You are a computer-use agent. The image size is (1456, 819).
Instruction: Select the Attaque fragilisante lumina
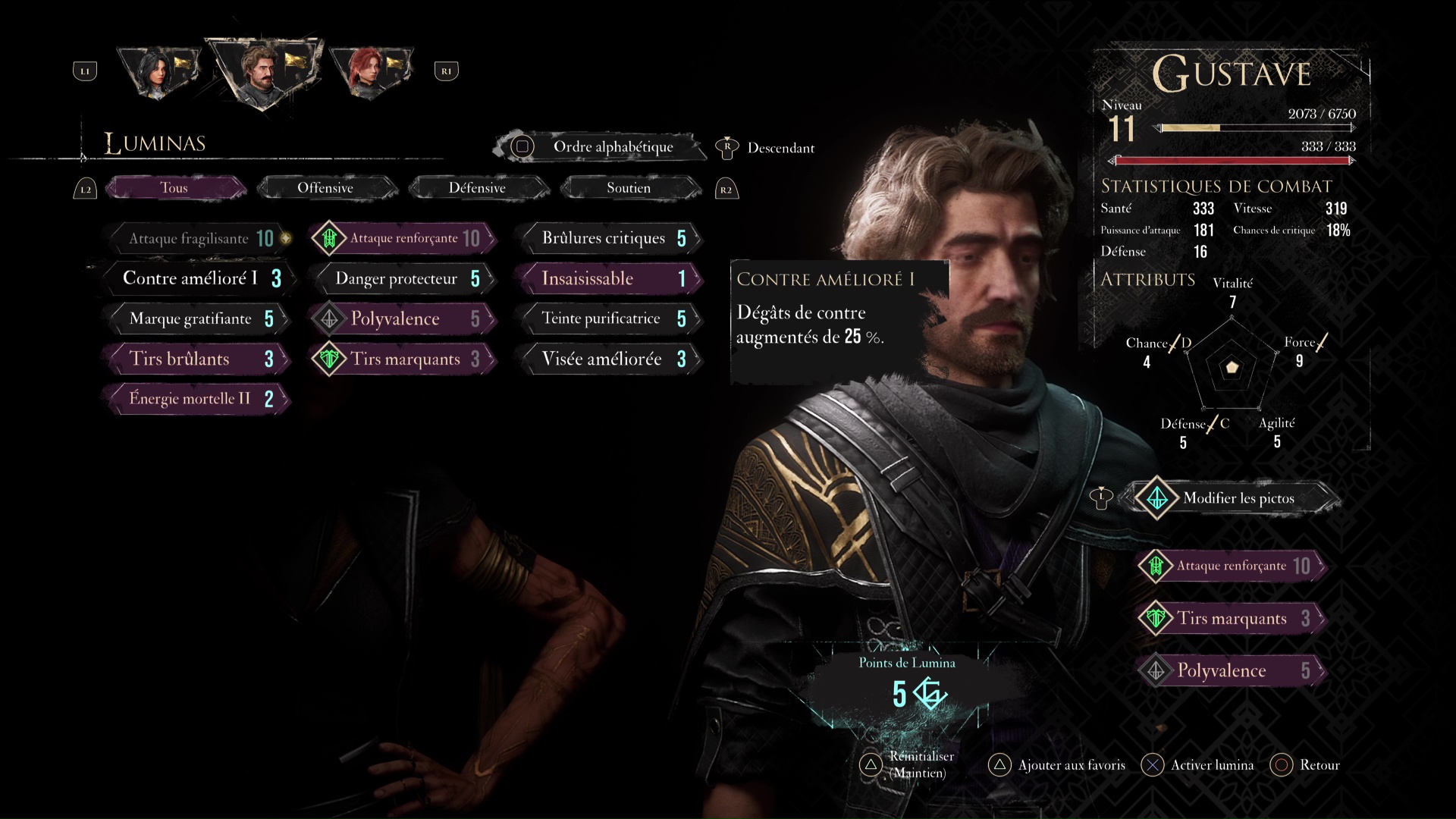click(199, 239)
